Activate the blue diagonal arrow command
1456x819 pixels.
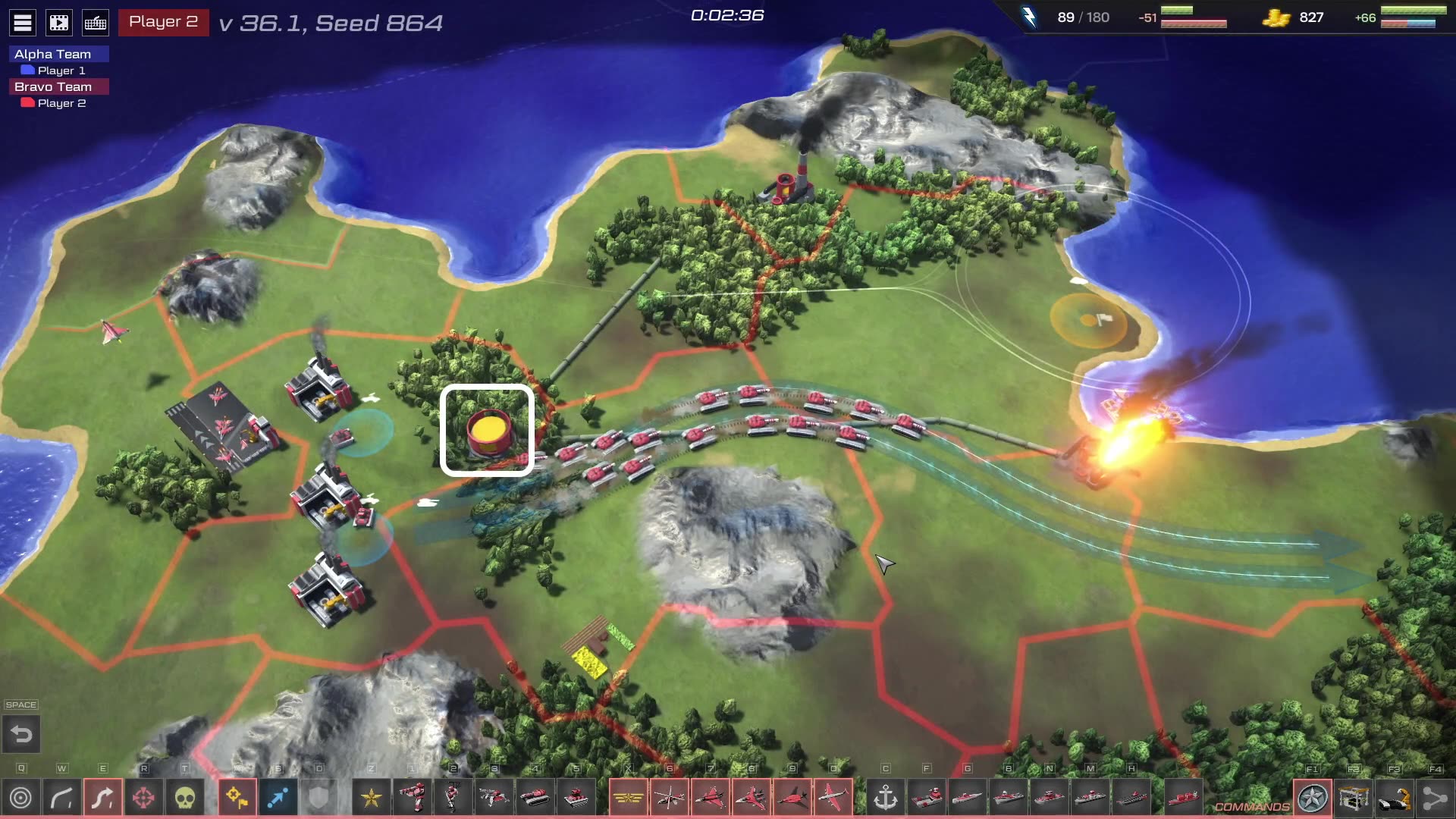pyautogui.click(x=278, y=798)
